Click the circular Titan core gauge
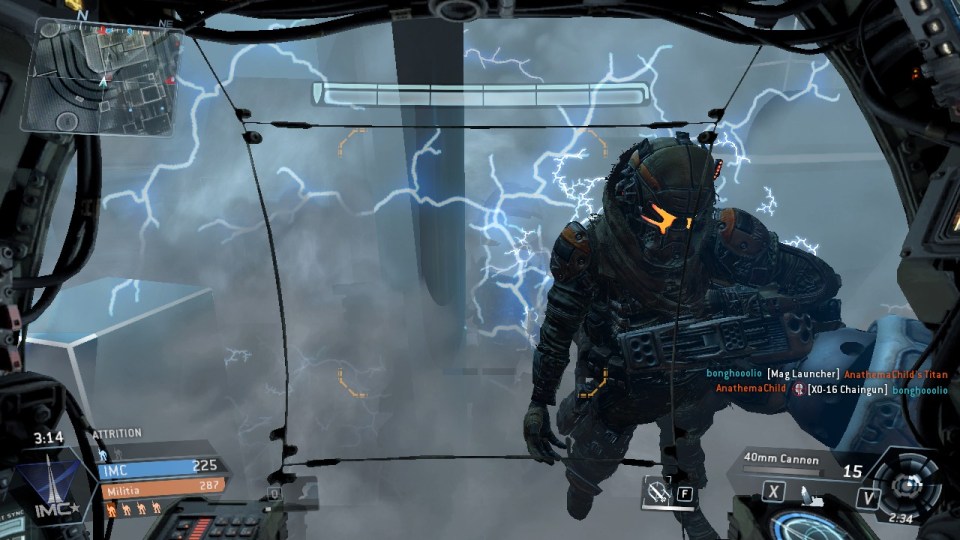This screenshot has height=540, width=960. coord(907,486)
